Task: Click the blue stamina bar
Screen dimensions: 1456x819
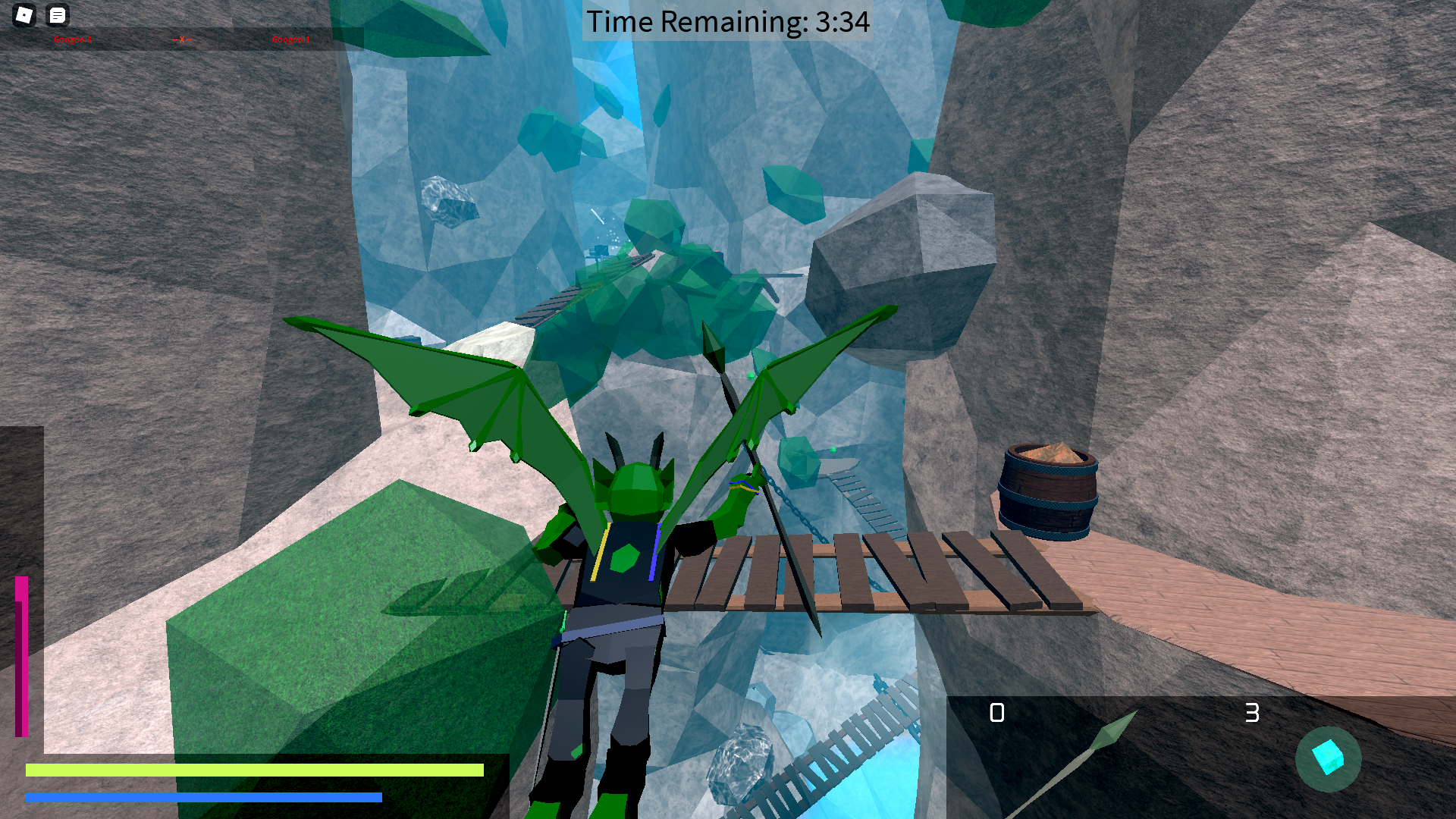Action: click(x=203, y=798)
